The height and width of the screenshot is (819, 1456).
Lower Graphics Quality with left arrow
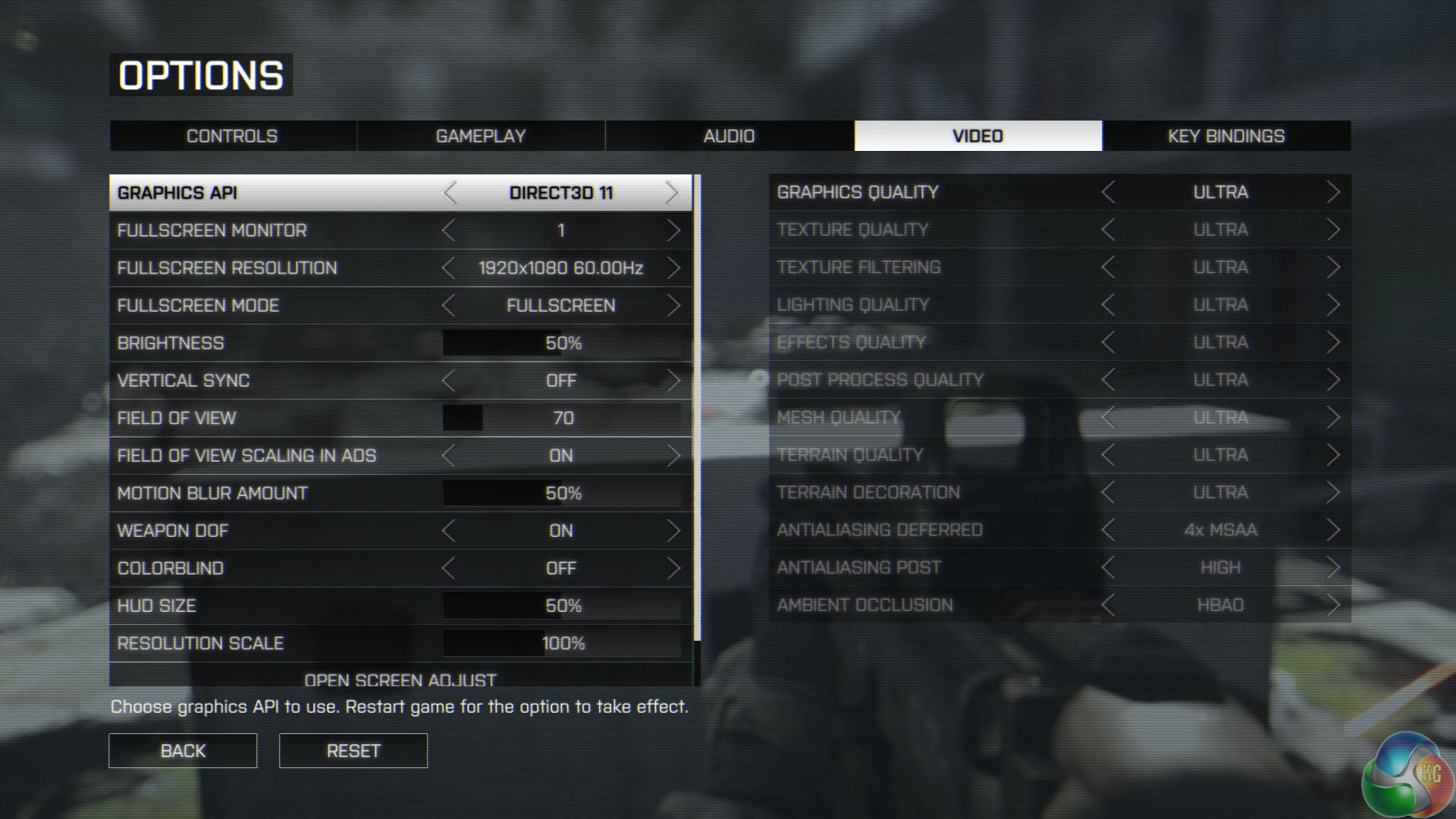[x=1108, y=193]
